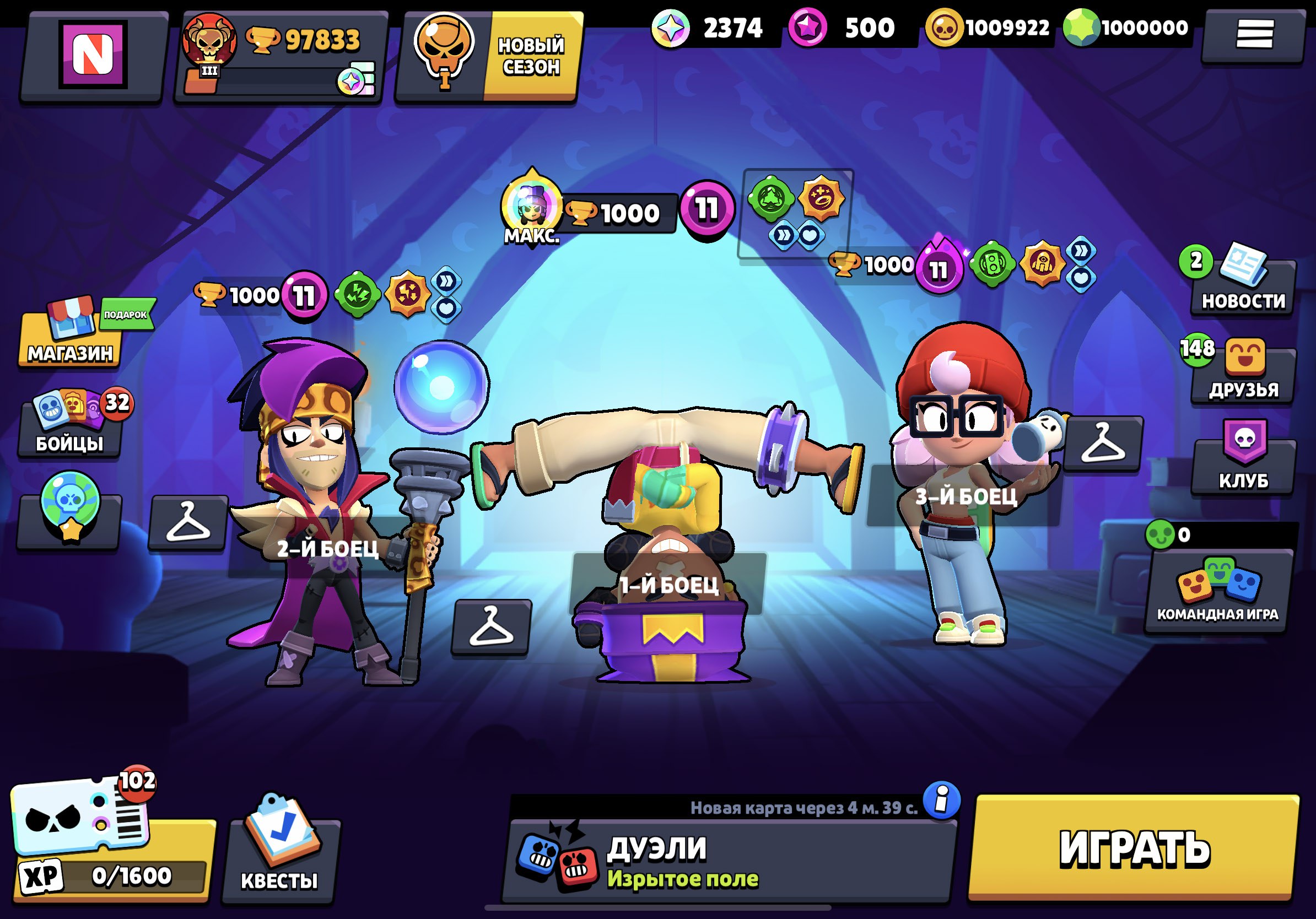The width and height of the screenshot is (1316, 919).
Task: Open skins hanger for third brawler
Action: [x=1103, y=444]
